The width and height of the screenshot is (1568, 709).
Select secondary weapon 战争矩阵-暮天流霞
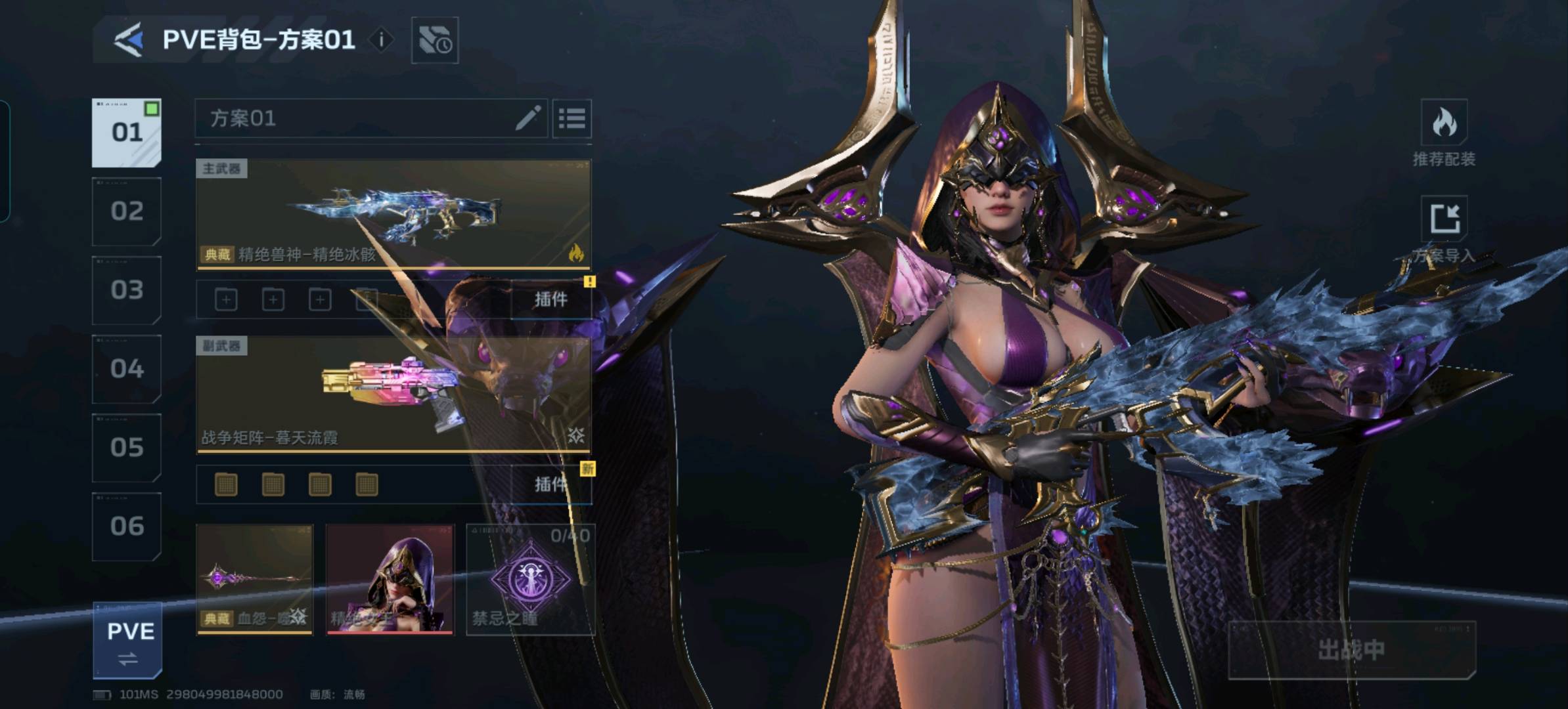393,395
